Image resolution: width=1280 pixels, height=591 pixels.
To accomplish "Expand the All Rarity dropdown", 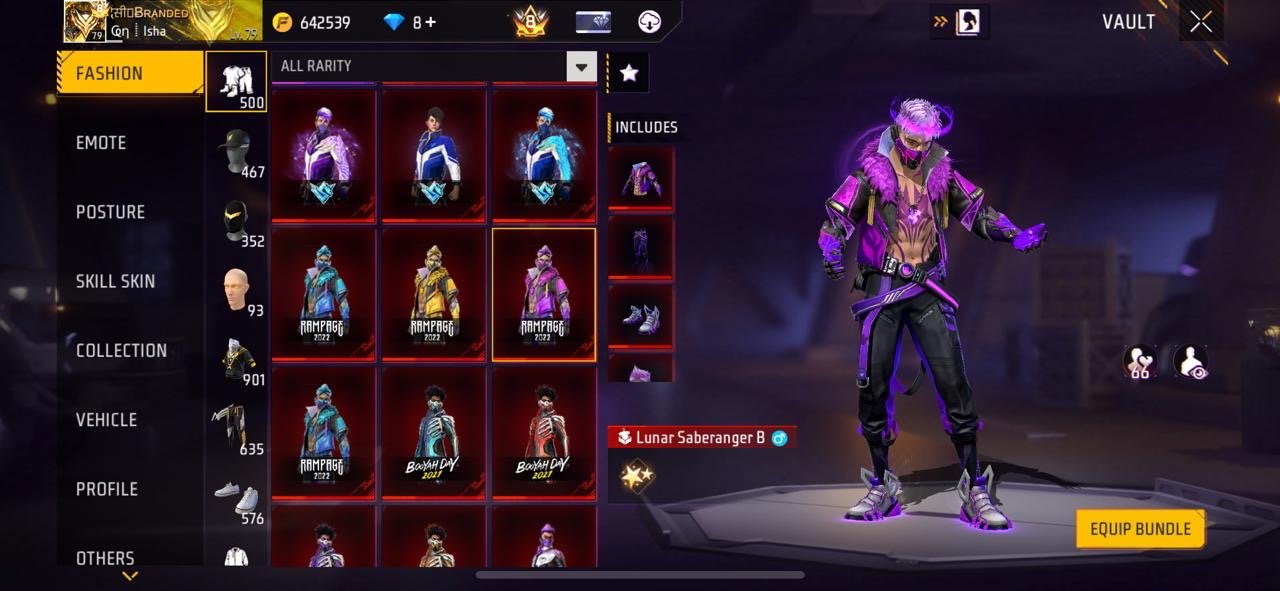I will pos(581,67).
